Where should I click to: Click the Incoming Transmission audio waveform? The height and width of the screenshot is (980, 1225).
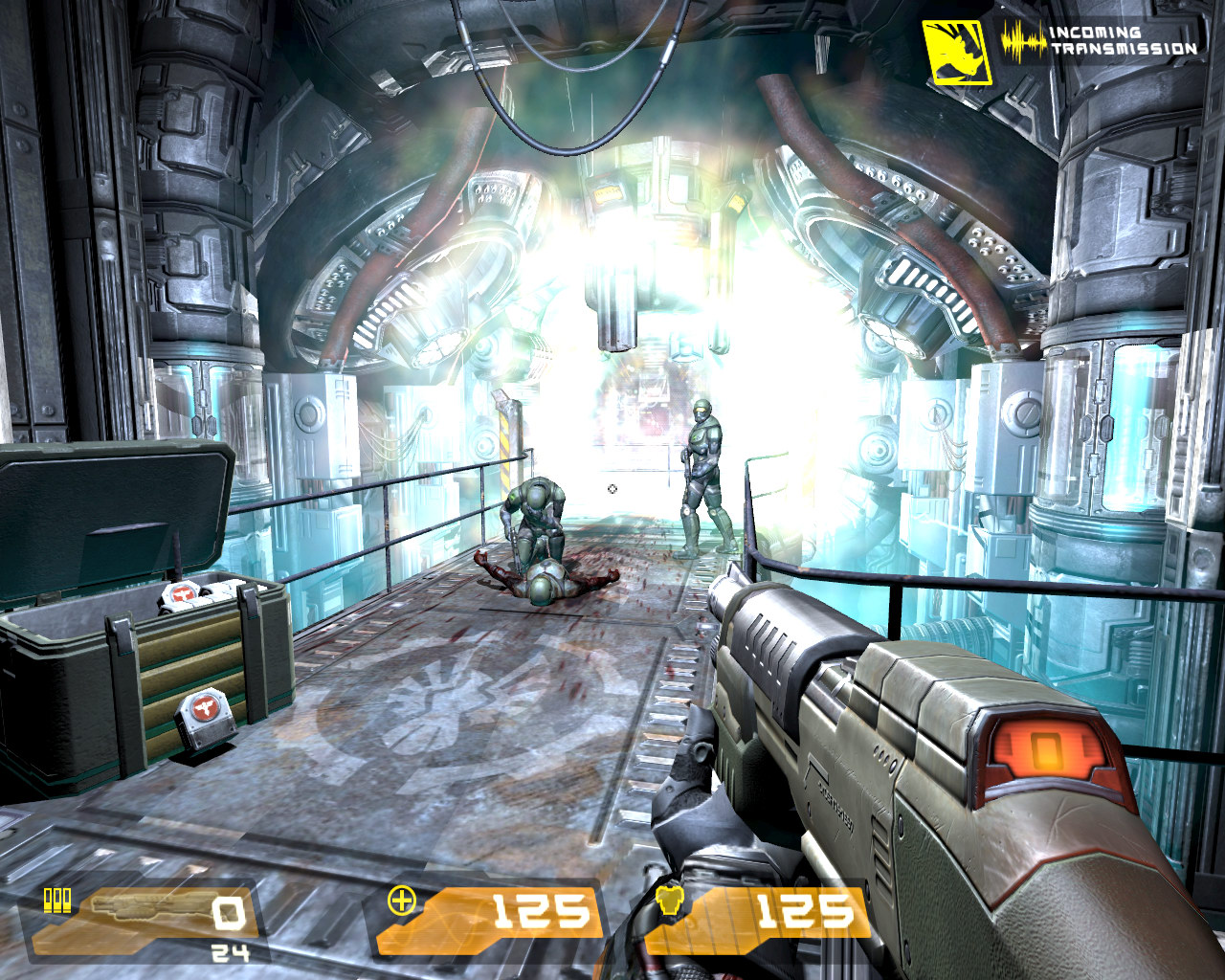(1022, 42)
